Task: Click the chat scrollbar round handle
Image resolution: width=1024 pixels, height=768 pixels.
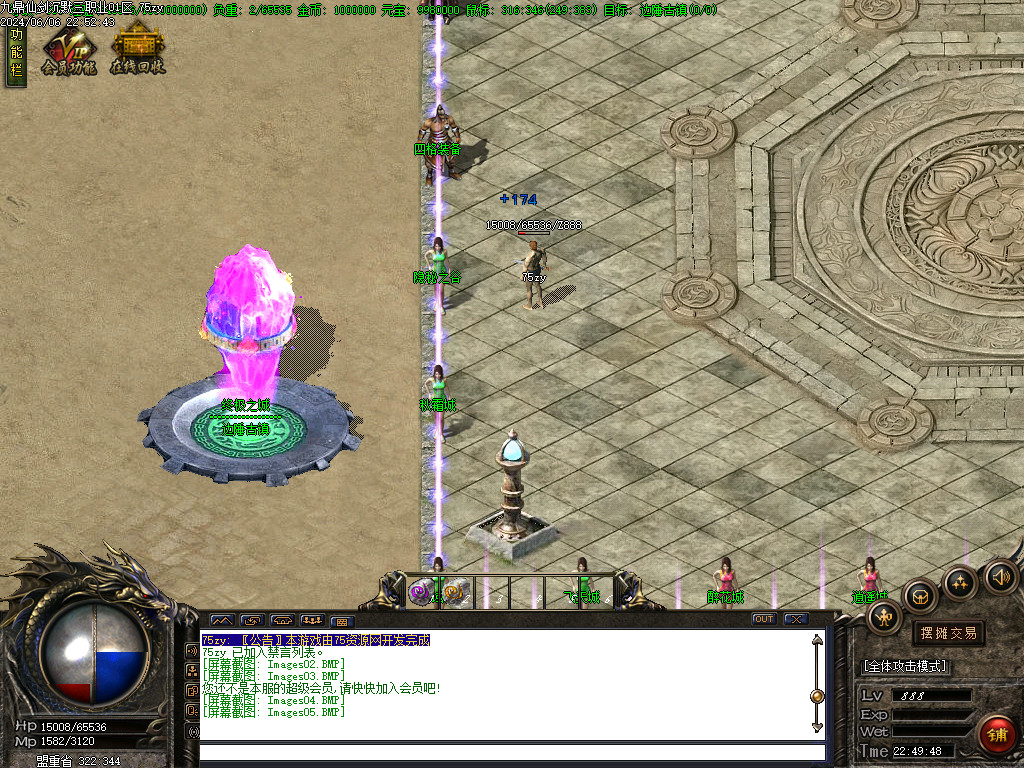Action: (x=817, y=696)
